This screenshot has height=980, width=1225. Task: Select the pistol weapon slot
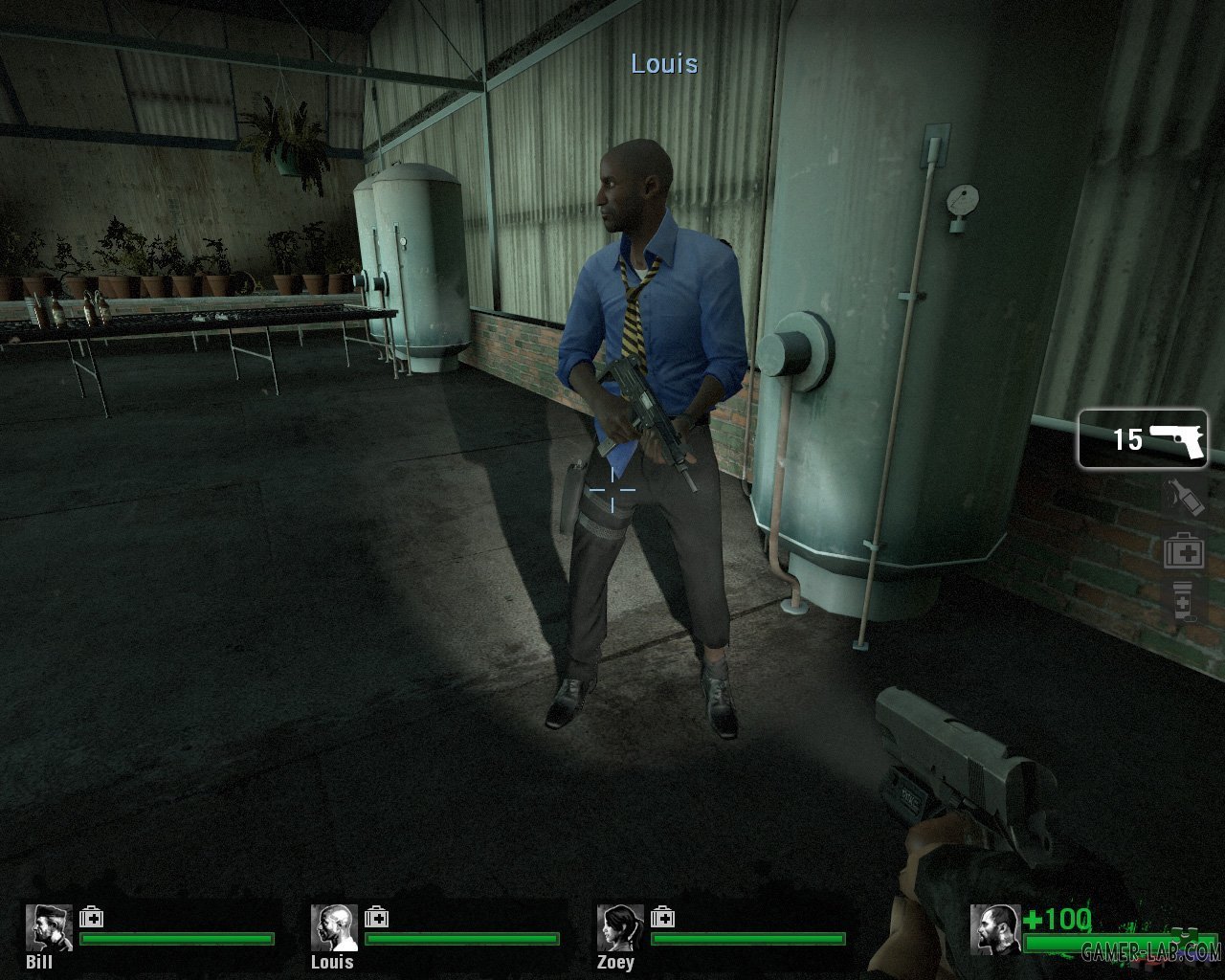tap(1143, 439)
